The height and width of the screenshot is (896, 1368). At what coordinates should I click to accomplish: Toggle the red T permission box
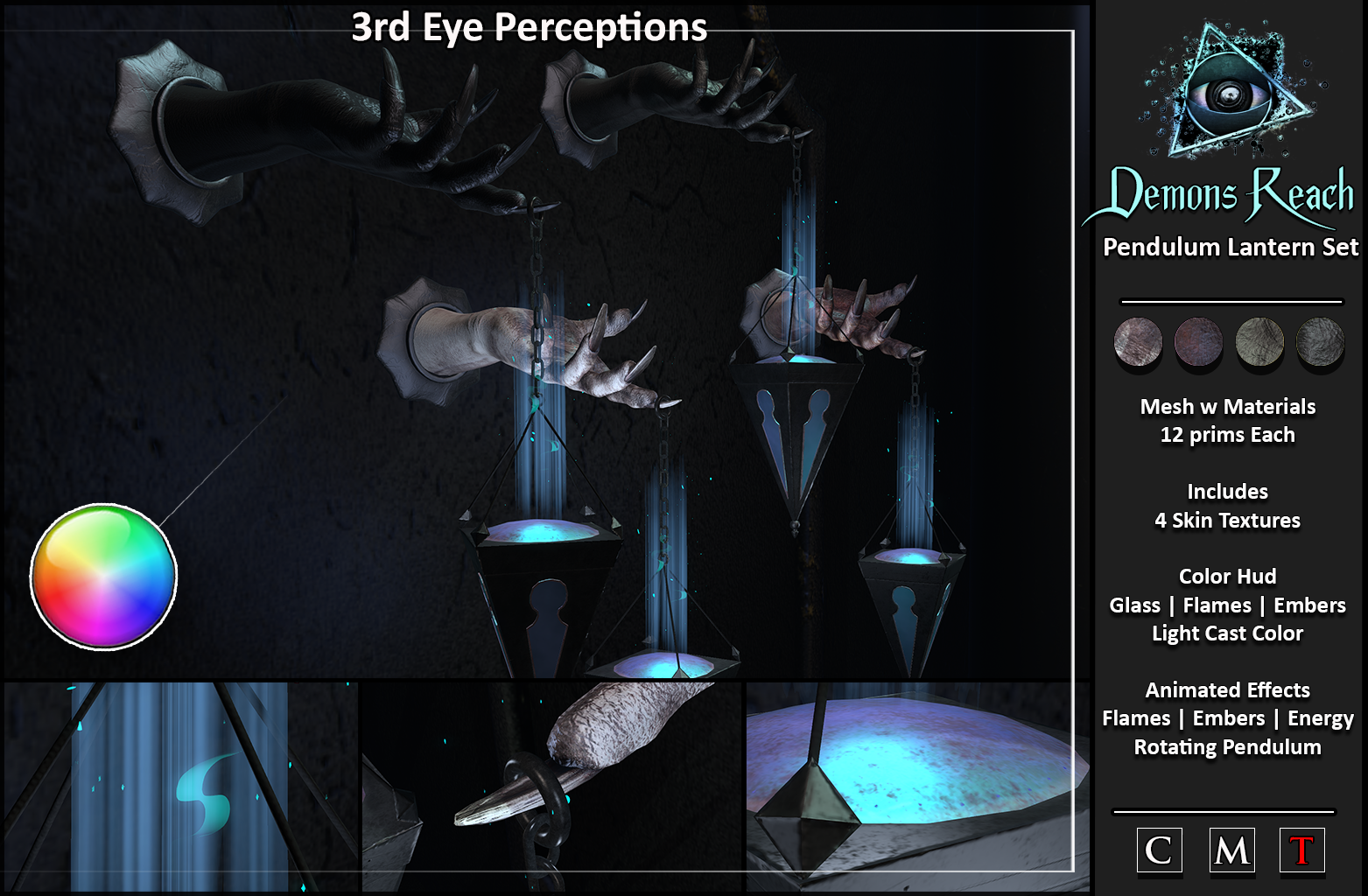click(x=1301, y=850)
